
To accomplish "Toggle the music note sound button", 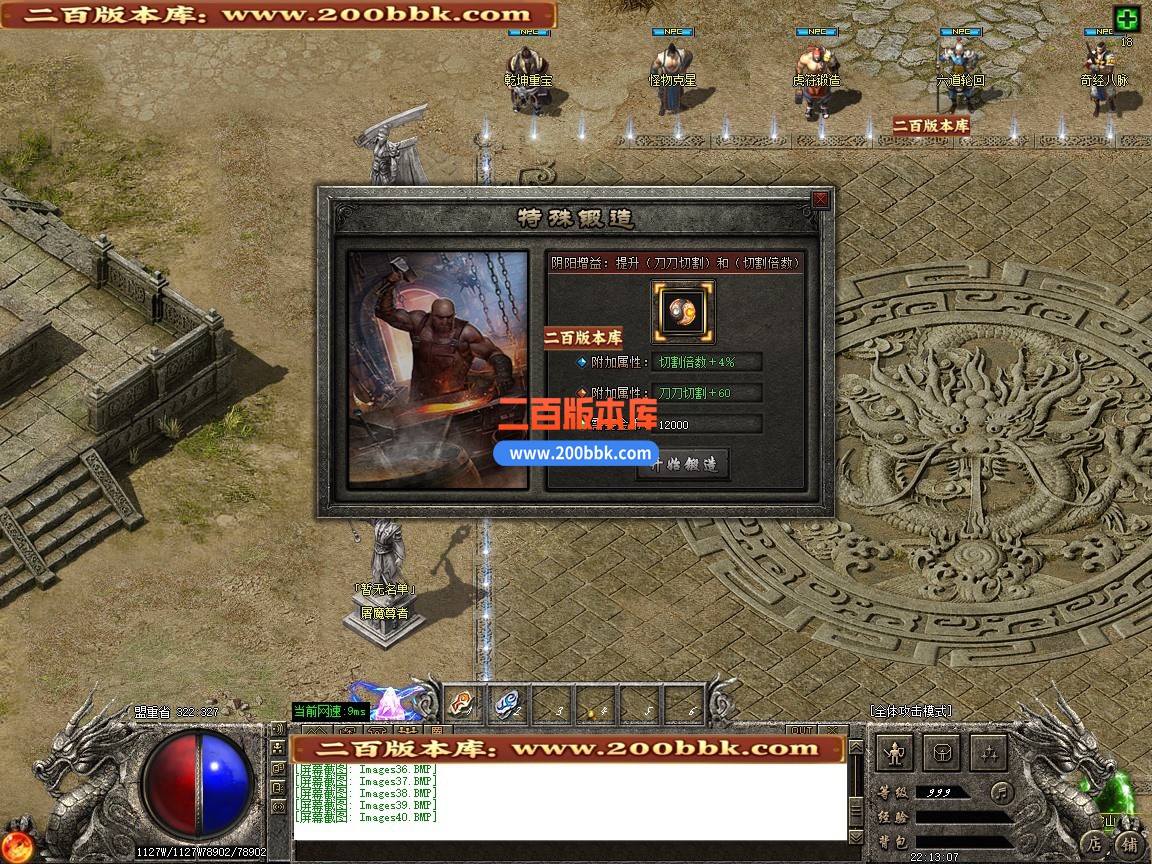I will point(1002,793).
